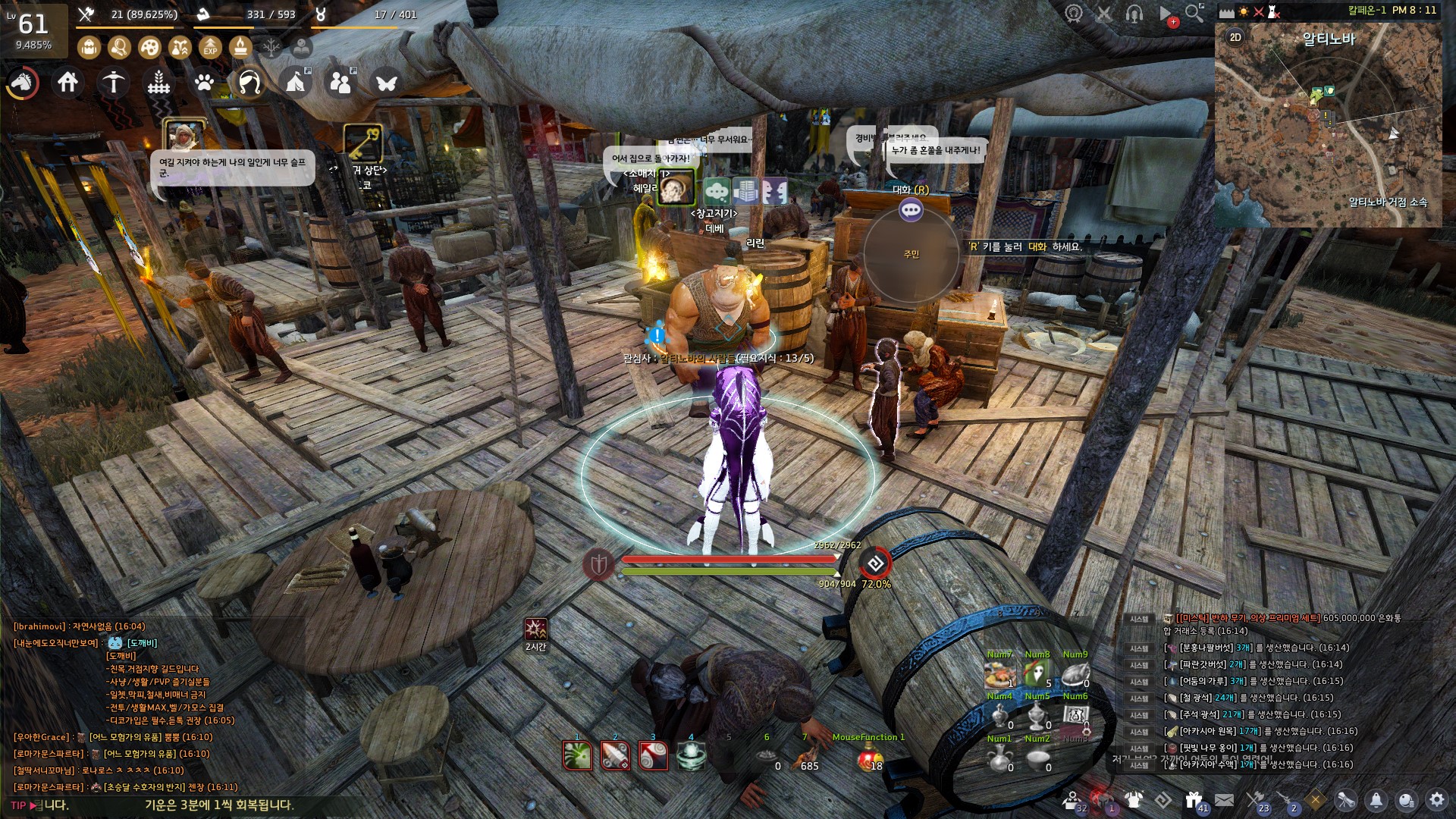
Task: Open the paw print pet icon
Action: (204, 82)
